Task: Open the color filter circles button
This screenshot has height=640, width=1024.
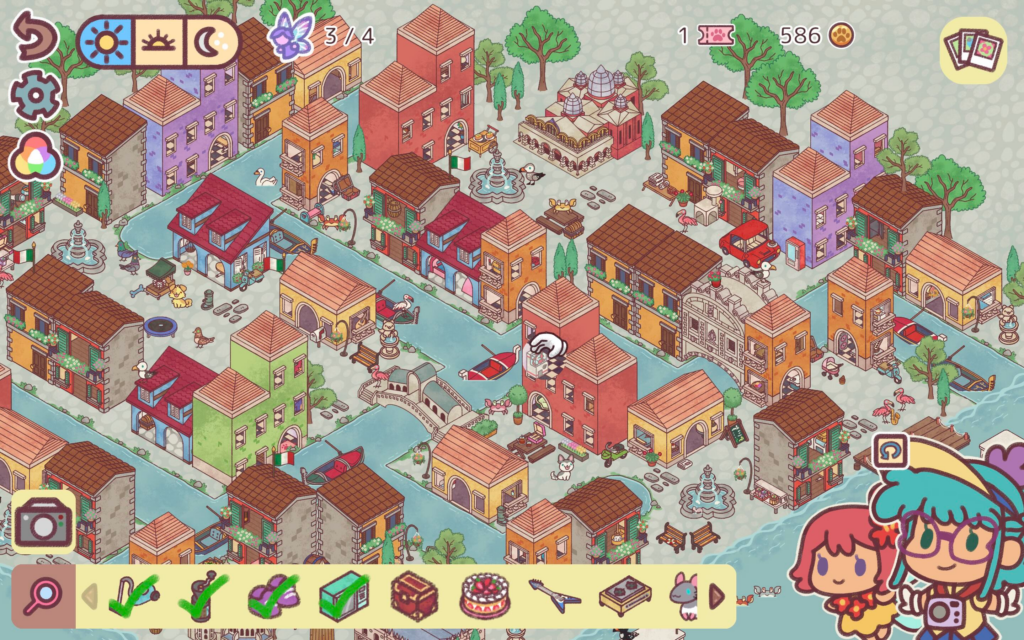Action: (35, 157)
